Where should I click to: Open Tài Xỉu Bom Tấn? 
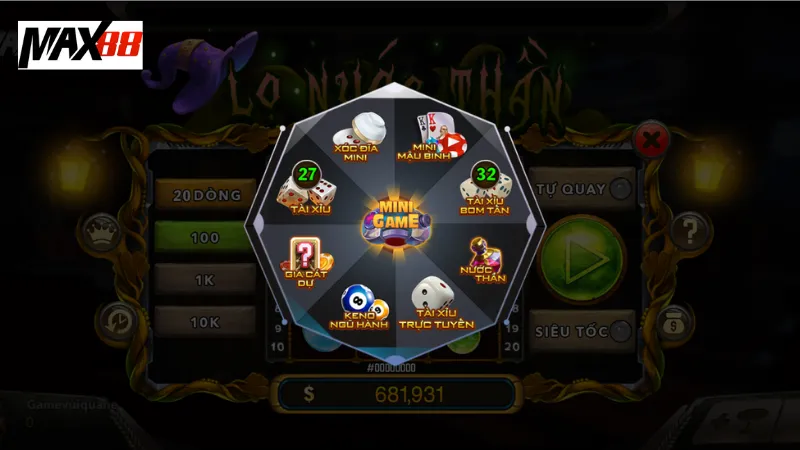click(485, 189)
